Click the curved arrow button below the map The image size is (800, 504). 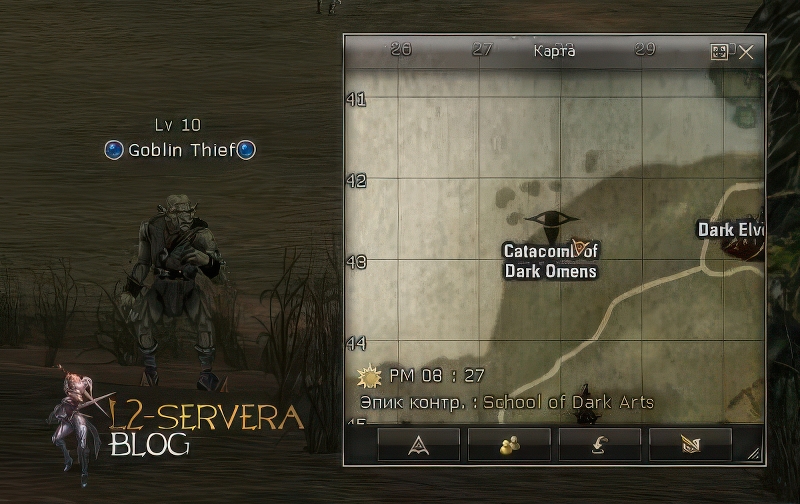(600, 445)
